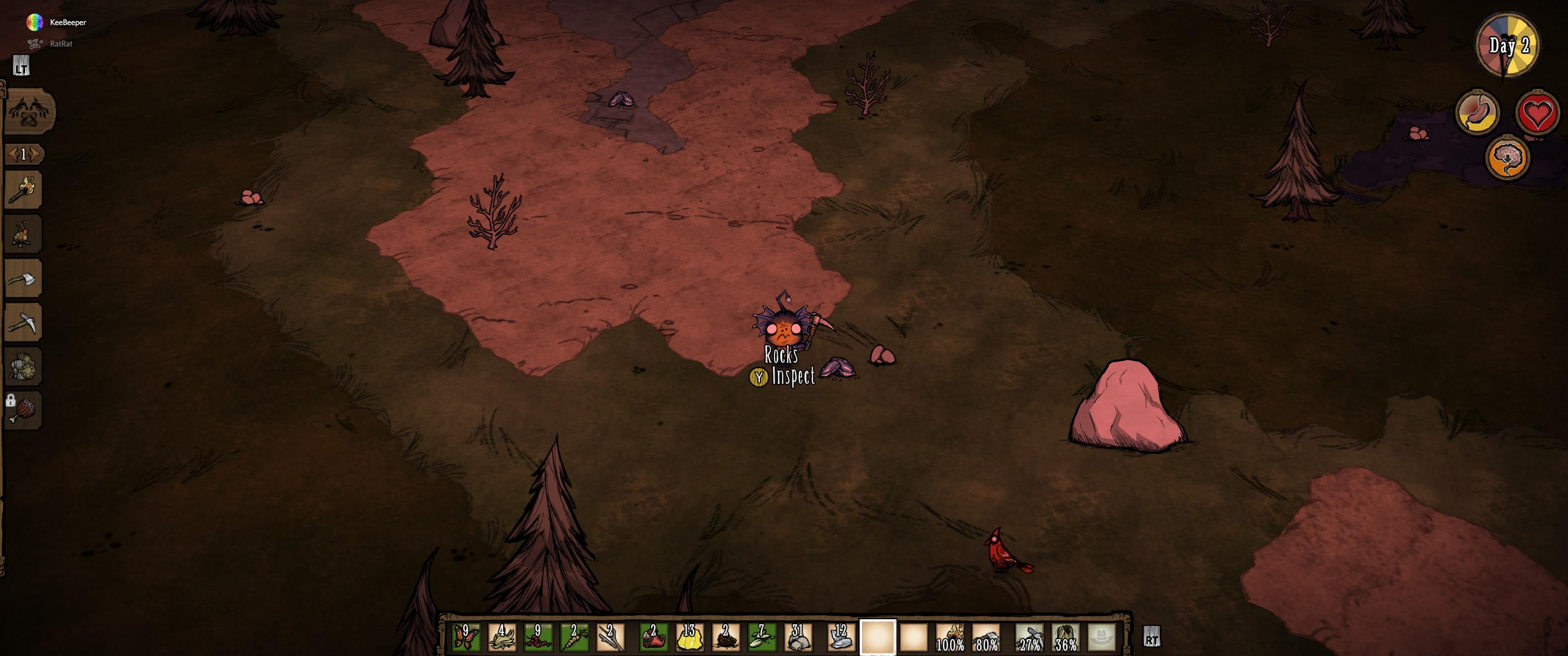Viewport: 1568px width, 656px height.
Task: Select the butterflies inventory slot
Action: click(466, 637)
